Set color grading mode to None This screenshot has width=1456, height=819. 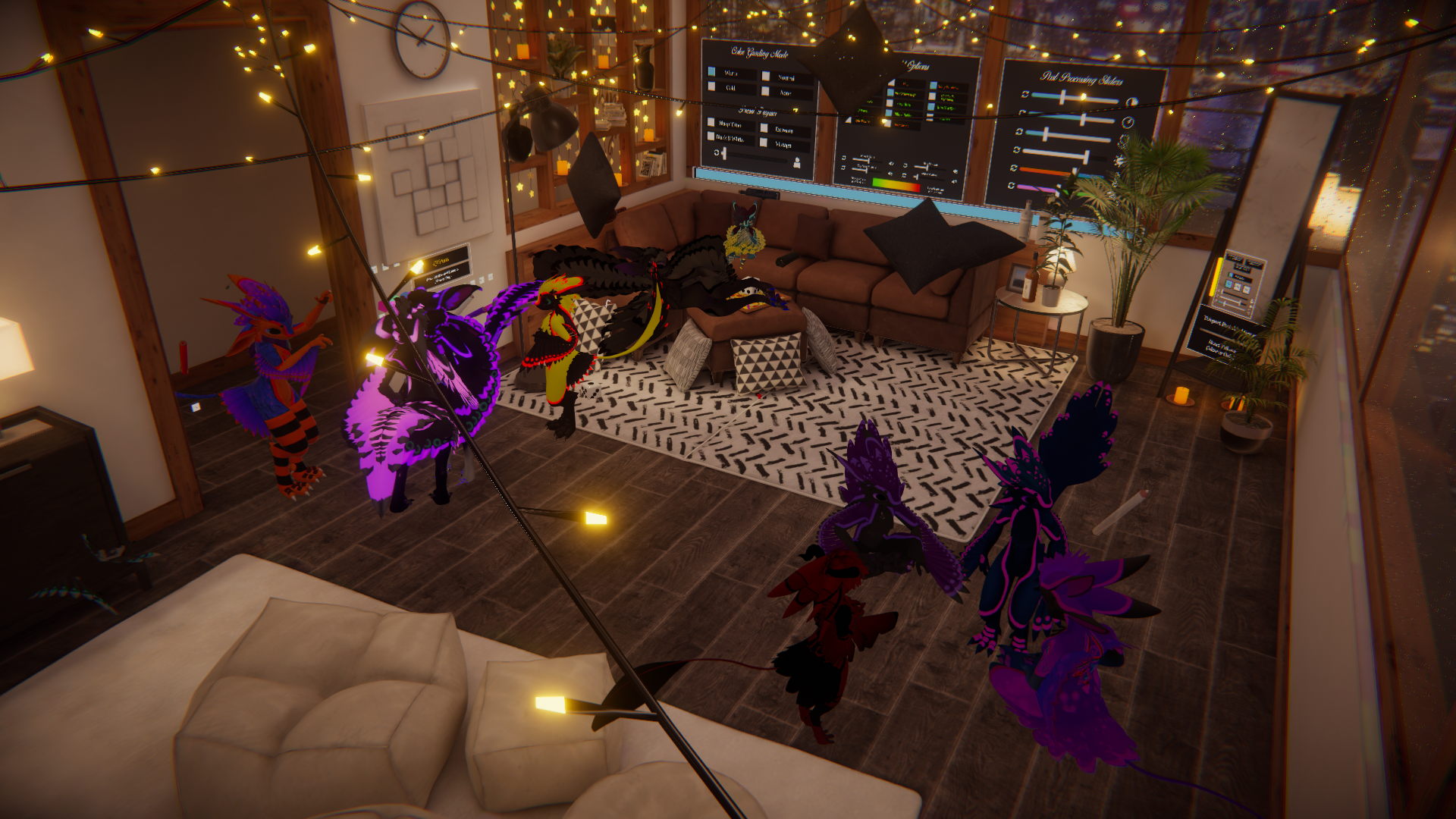tap(766, 91)
